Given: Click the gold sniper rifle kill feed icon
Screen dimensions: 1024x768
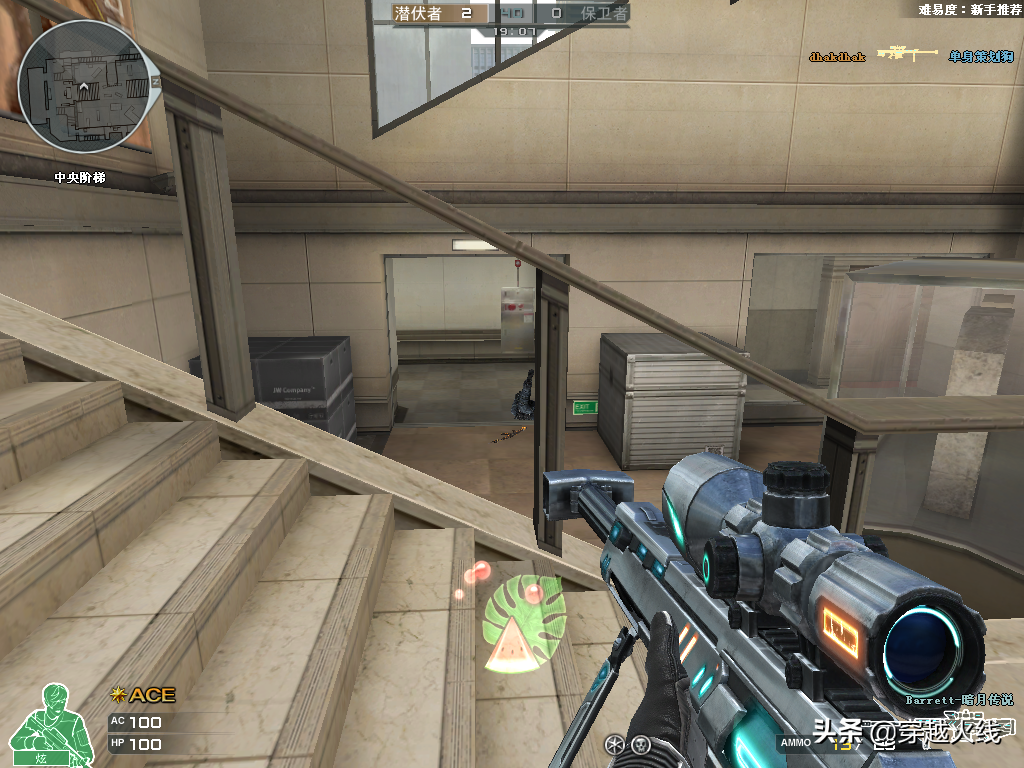Looking at the screenshot, I should (x=908, y=54).
